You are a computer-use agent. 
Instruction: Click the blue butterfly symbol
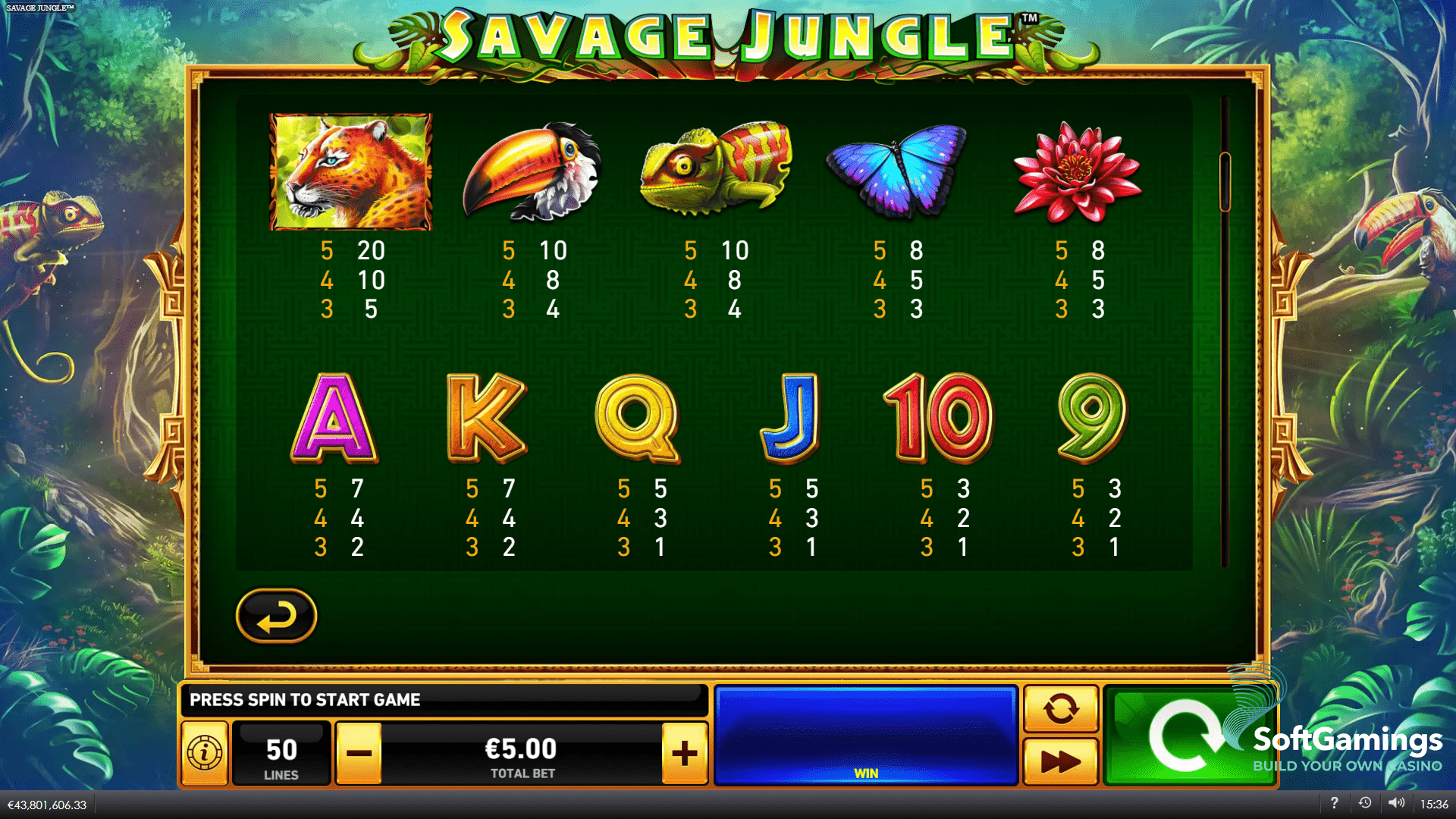click(x=899, y=171)
